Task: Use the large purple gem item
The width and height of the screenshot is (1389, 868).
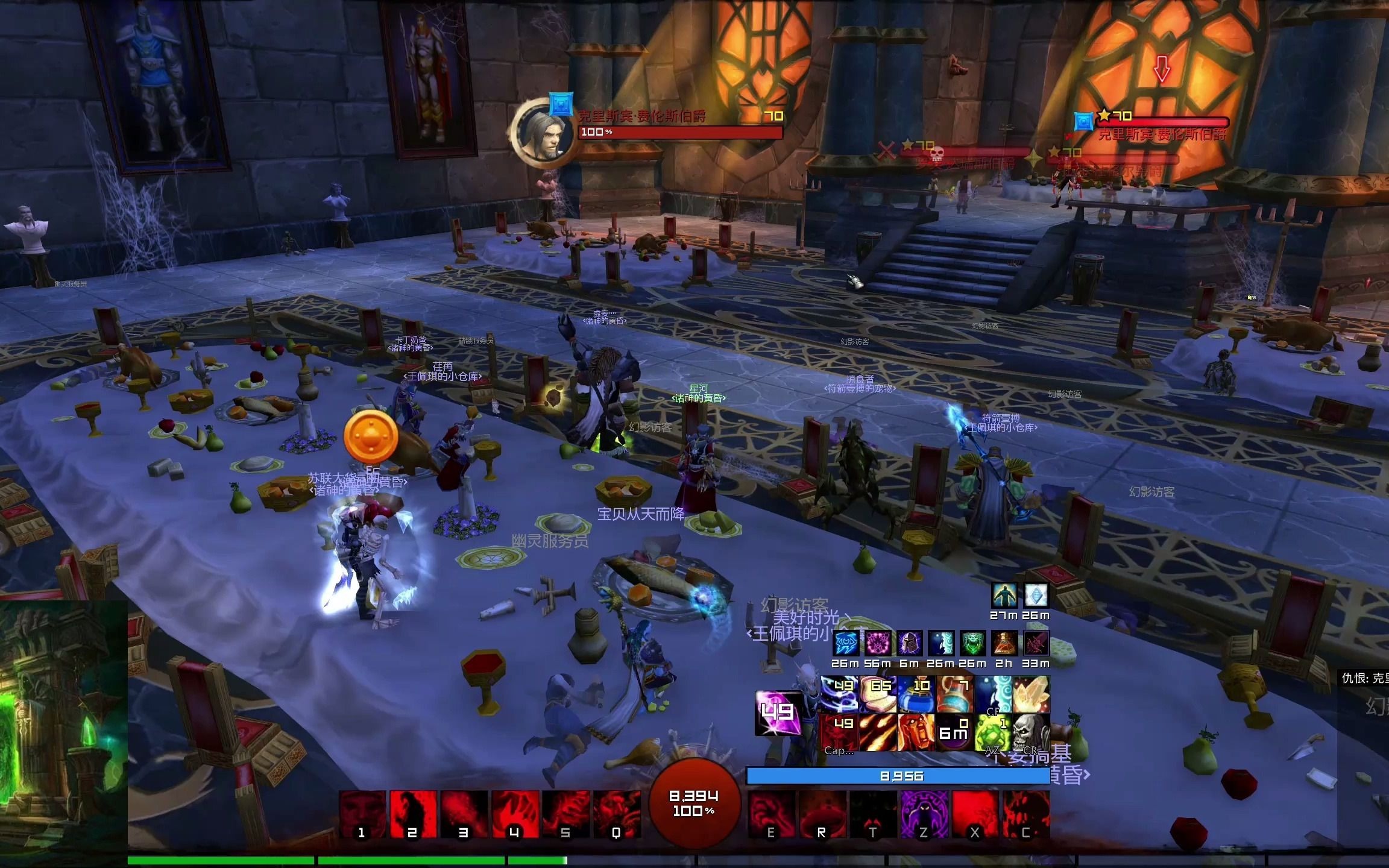Action: click(777, 713)
